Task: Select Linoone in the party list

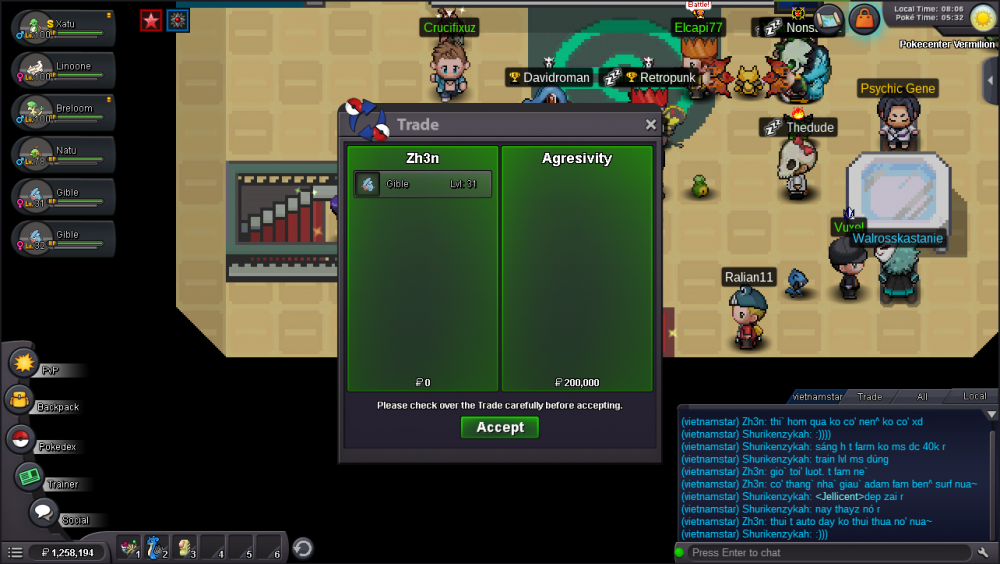Action: pos(64,70)
